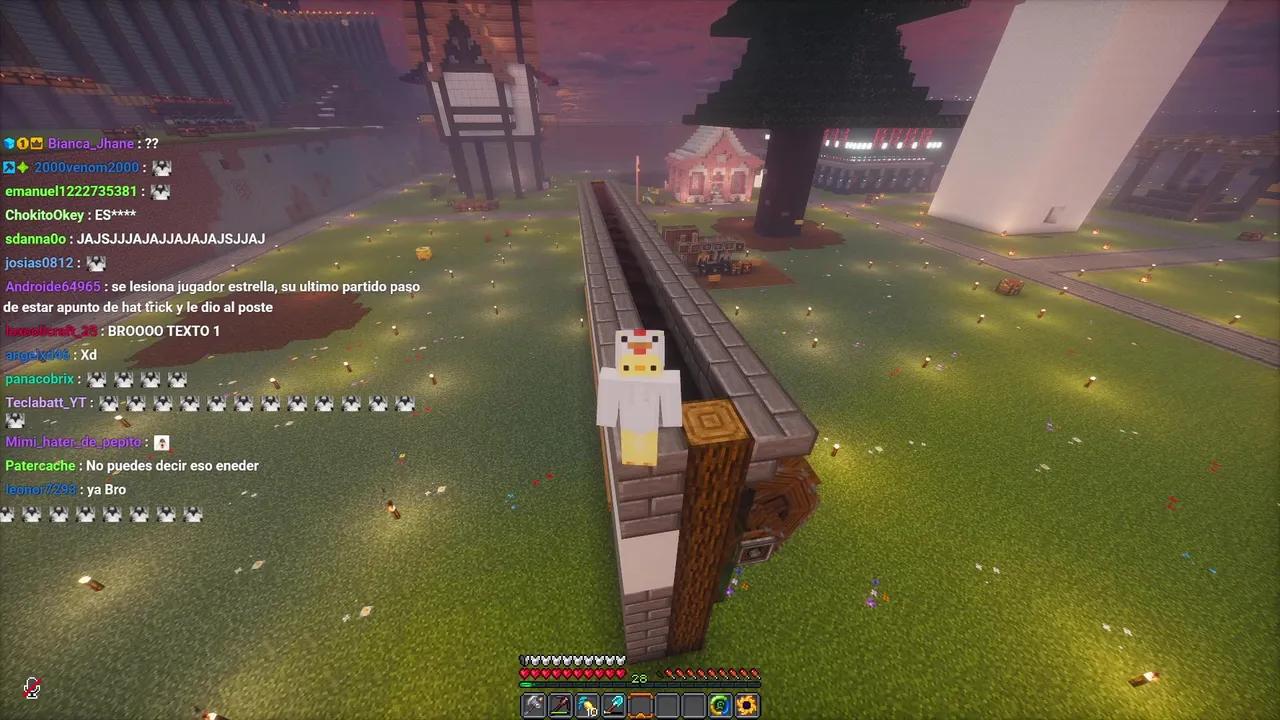Image resolution: width=1280 pixels, height=720 pixels.
Task: Click the experience progress bar
Action: coord(640,687)
